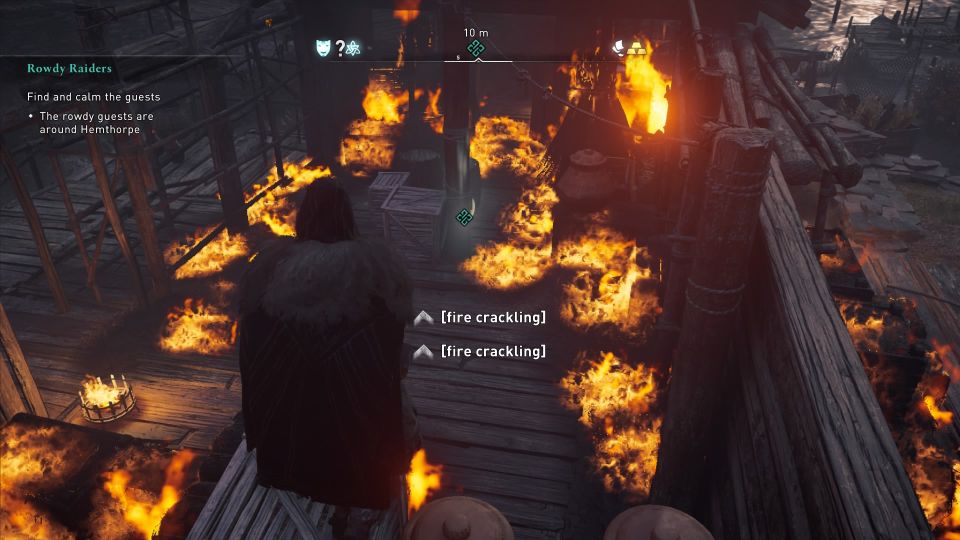The width and height of the screenshot is (960, 540).
Task: Select the mask icon on the compass
Action: (323, 47)
